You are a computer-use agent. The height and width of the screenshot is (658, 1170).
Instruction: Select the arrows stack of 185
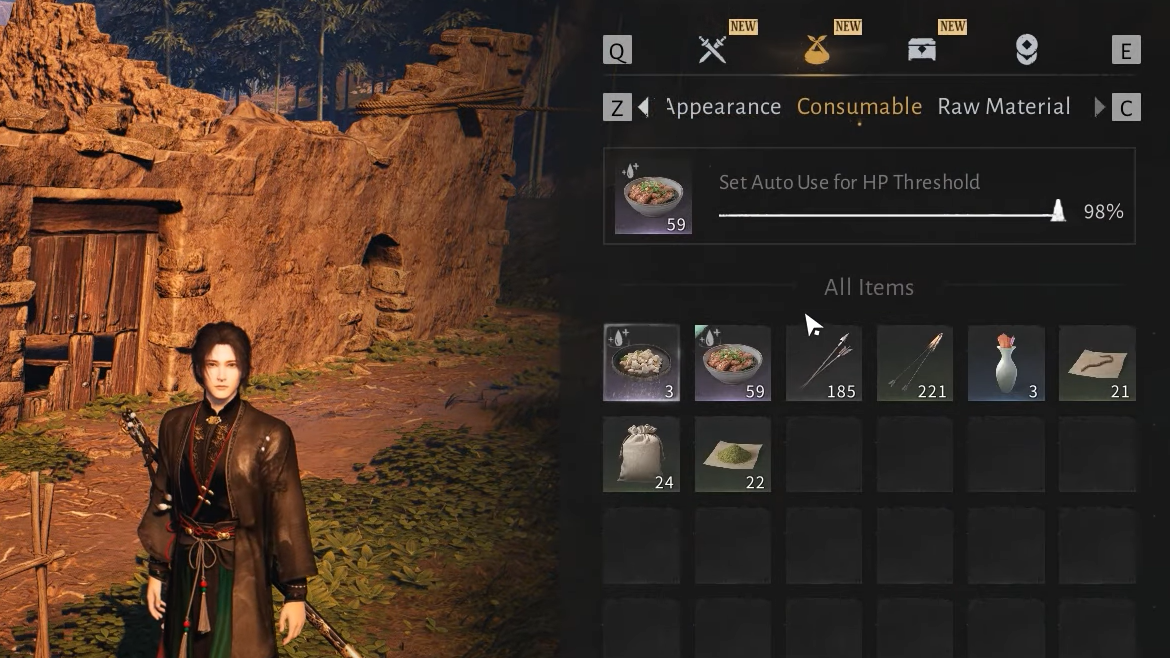pos(824,363)
